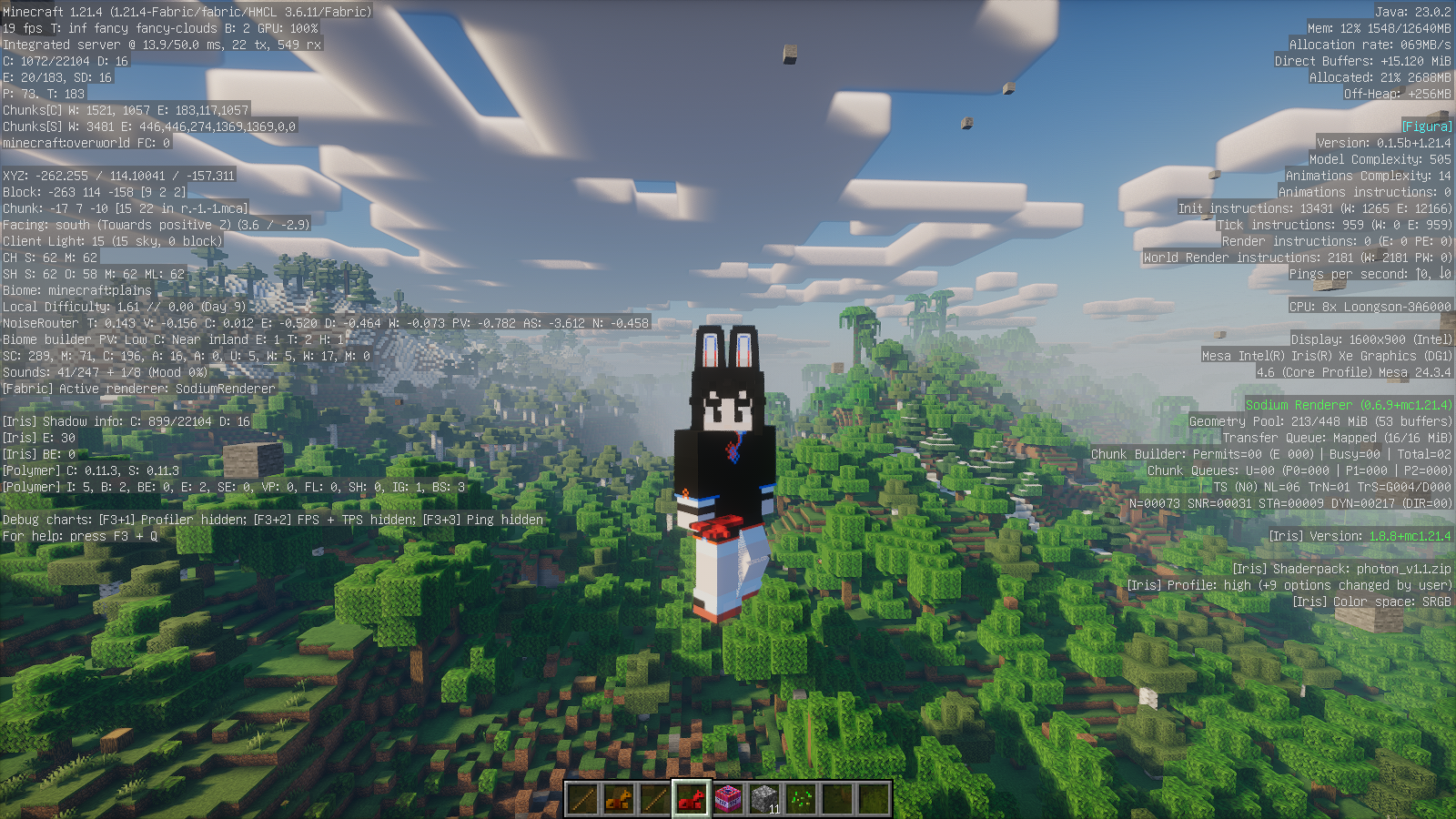Pick the gray stone block stack of 11

point(764,799)
